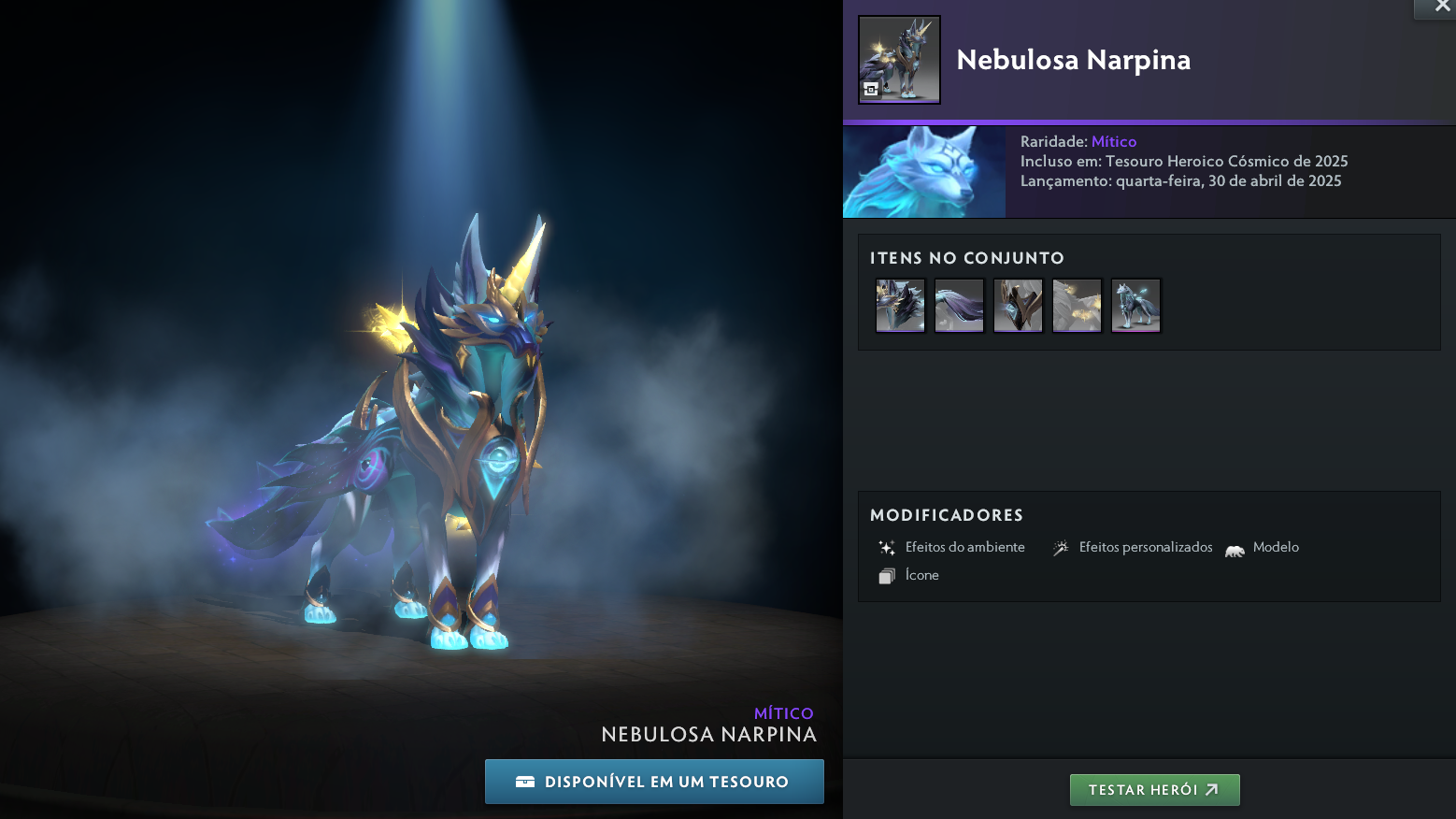
Task: Click the 'Mítico' rarity link
Action: click(x=1114, y=142)
